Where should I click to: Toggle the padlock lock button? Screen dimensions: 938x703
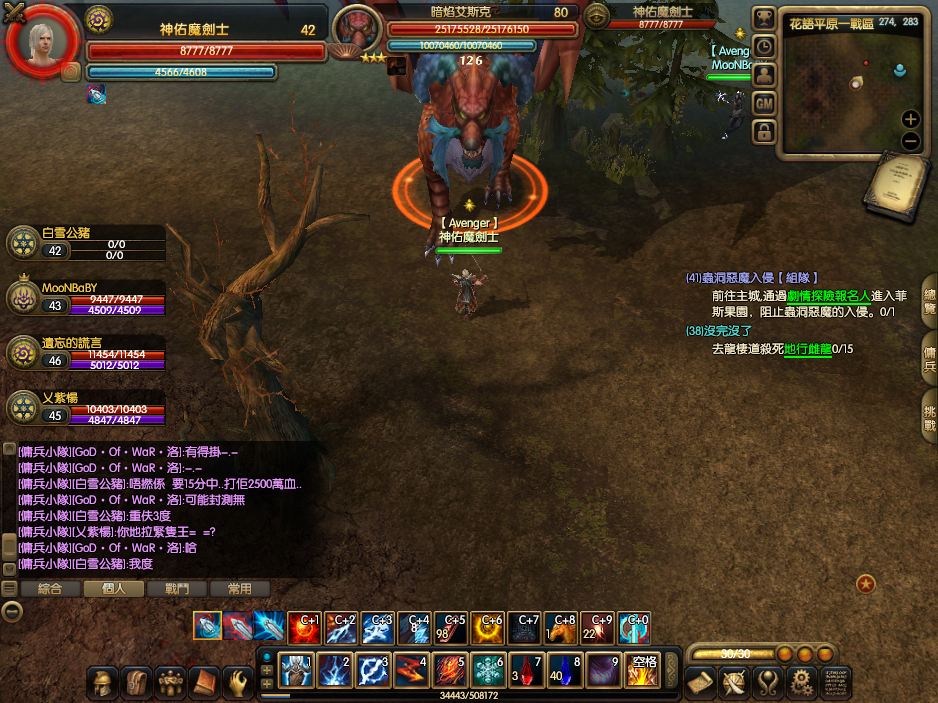click(763, 131)
